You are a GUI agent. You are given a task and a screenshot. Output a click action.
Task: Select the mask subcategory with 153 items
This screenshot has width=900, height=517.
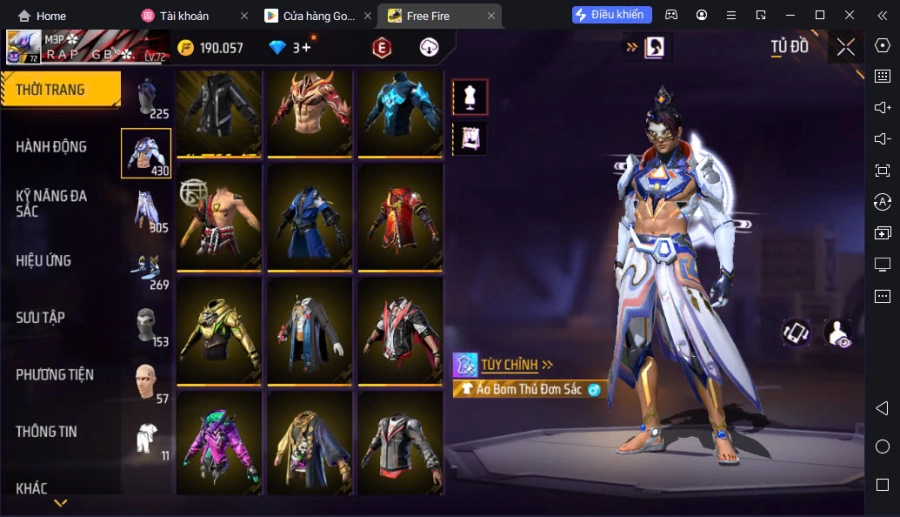146,326
